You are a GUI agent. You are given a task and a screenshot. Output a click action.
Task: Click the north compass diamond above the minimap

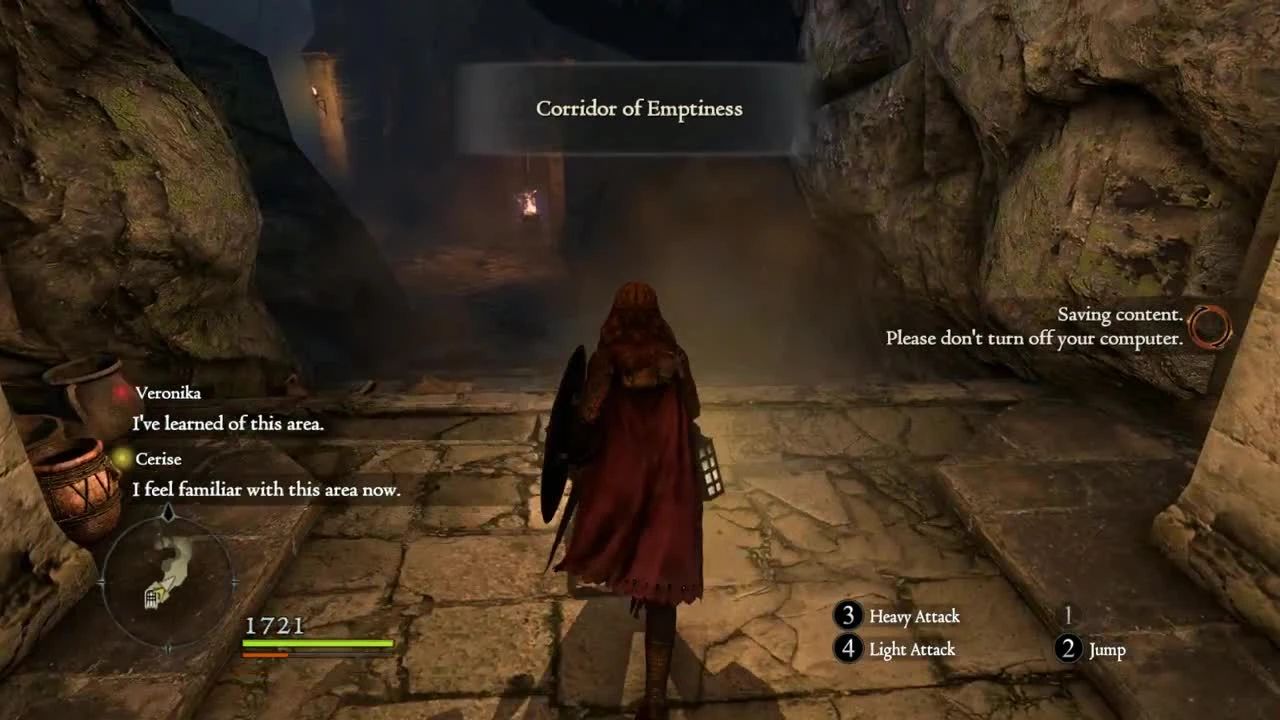click(169, 511)
